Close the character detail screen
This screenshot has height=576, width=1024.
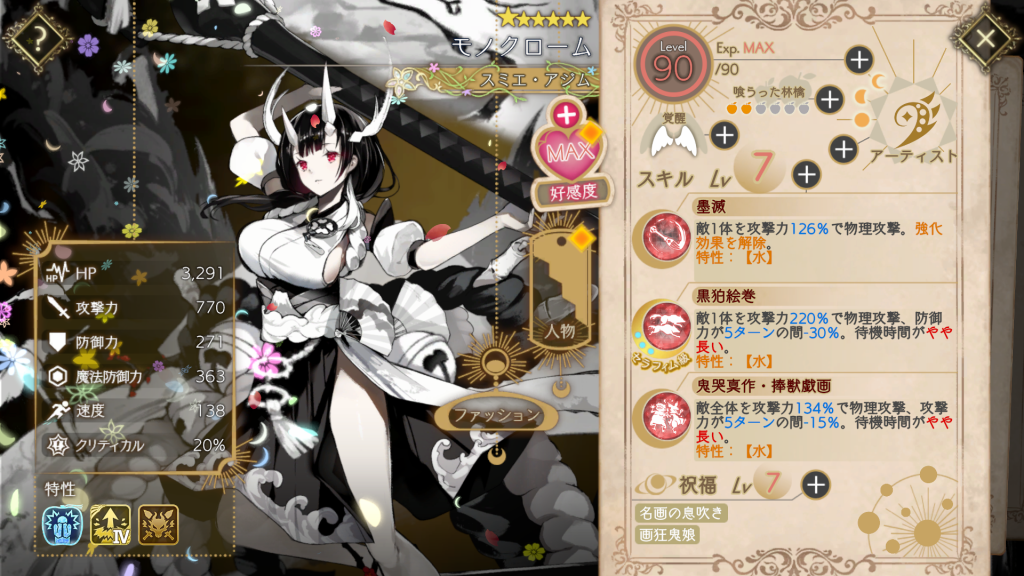[984, 39]
